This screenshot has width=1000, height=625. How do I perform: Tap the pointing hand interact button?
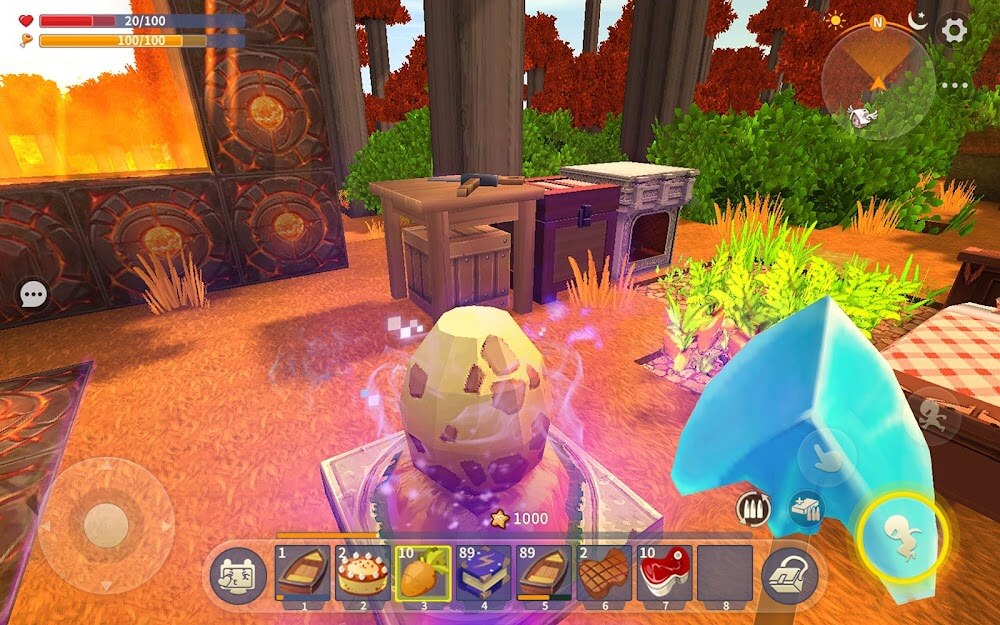827,457
